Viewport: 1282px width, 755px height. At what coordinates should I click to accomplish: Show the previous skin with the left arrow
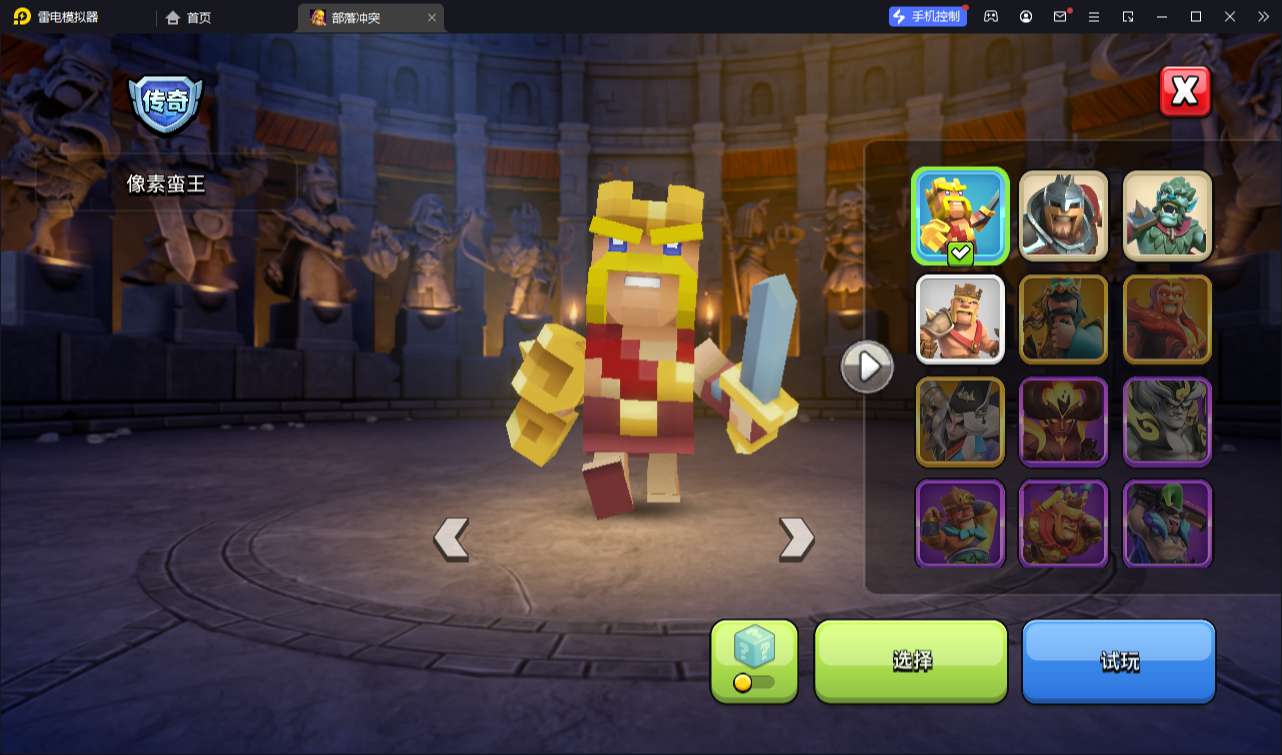[451, 539]
